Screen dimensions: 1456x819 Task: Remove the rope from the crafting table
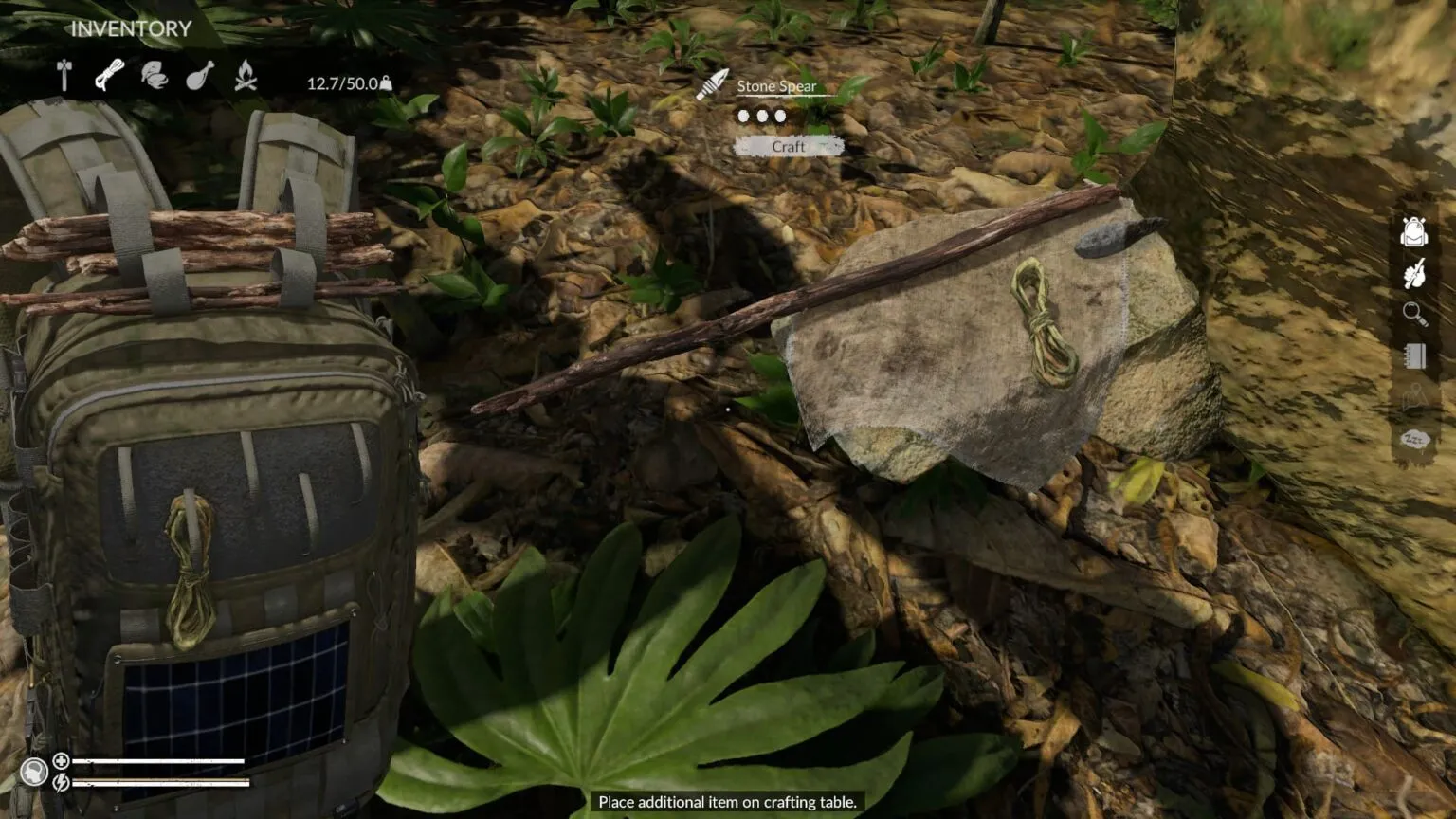1043,322
